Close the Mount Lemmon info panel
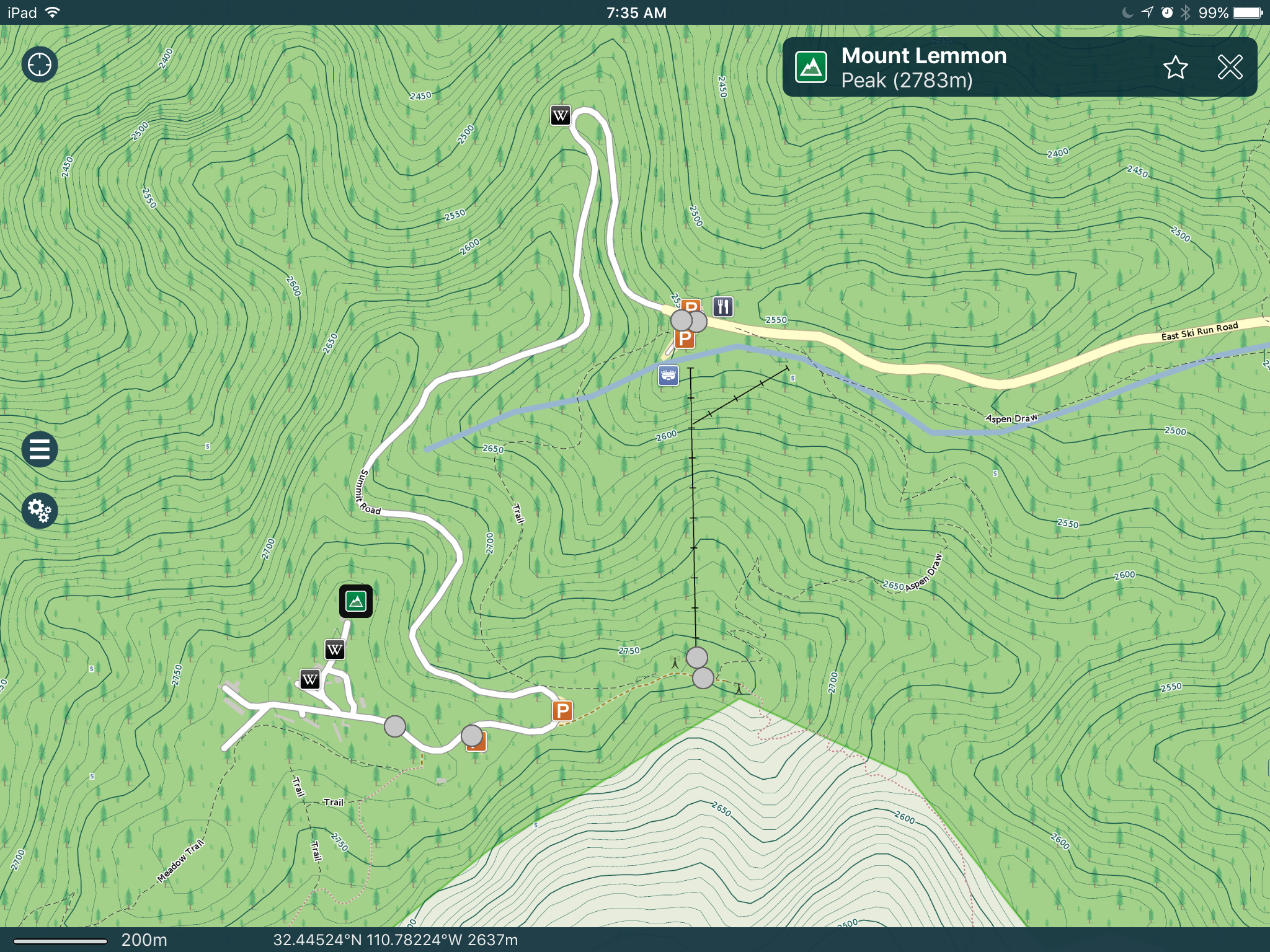1270x952 pixels. point(1230,67)
